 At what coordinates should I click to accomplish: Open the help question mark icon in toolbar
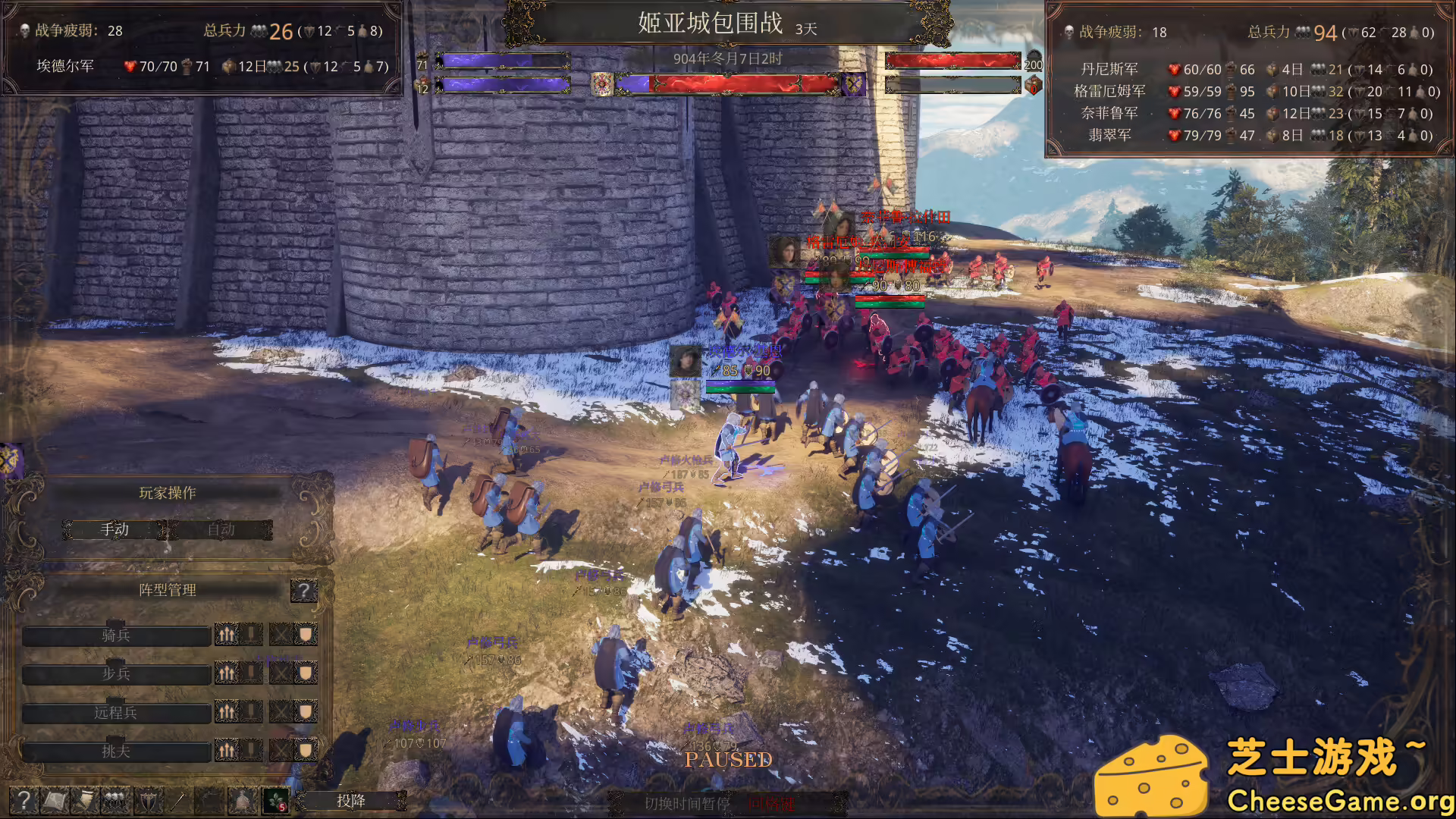[x=25, y=800]
